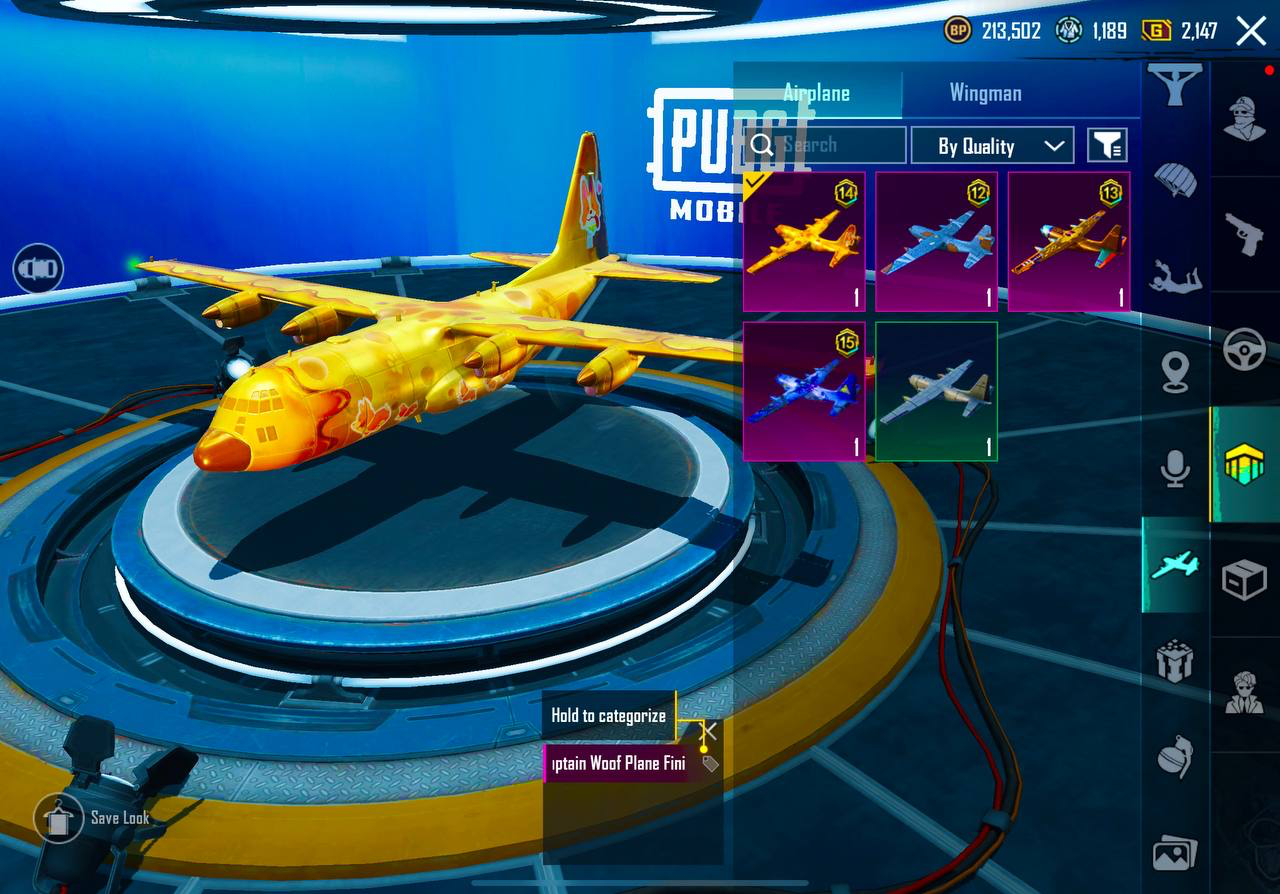Open the grenade category
Screen dimensions: 1280x894
(1175, 757)
